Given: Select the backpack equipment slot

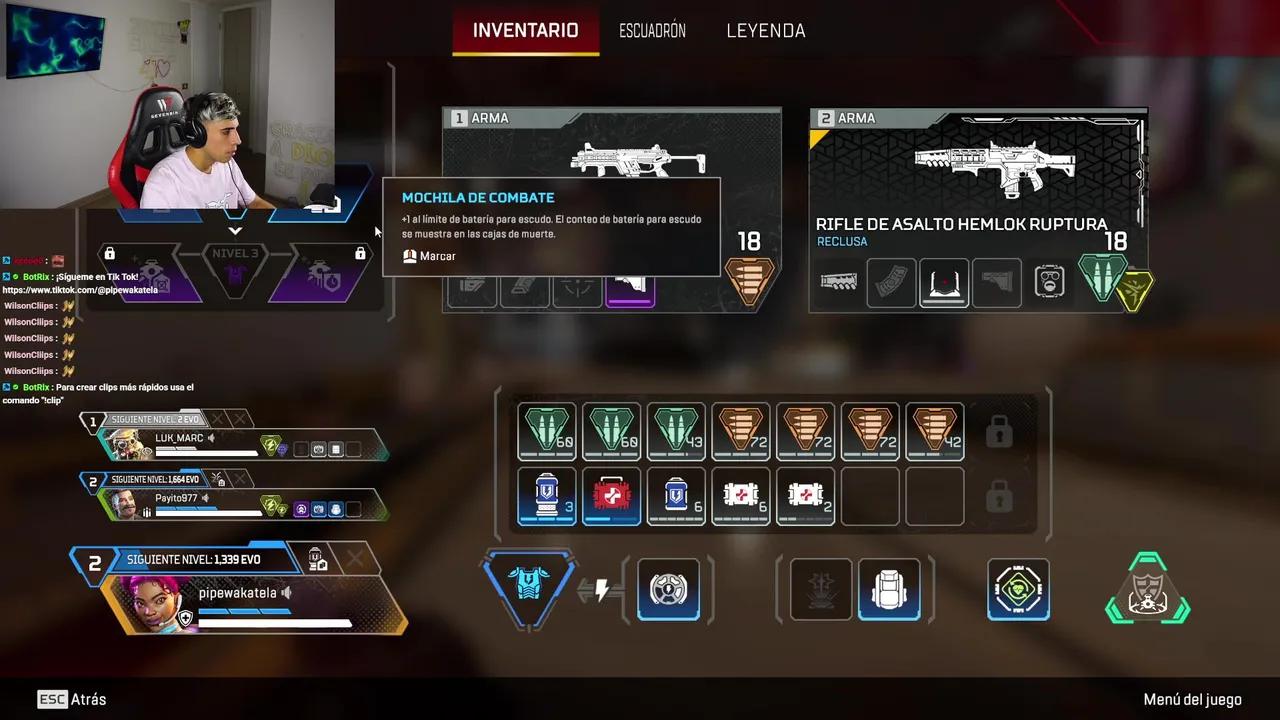Looking at the screenshot, I should (889, 589).
